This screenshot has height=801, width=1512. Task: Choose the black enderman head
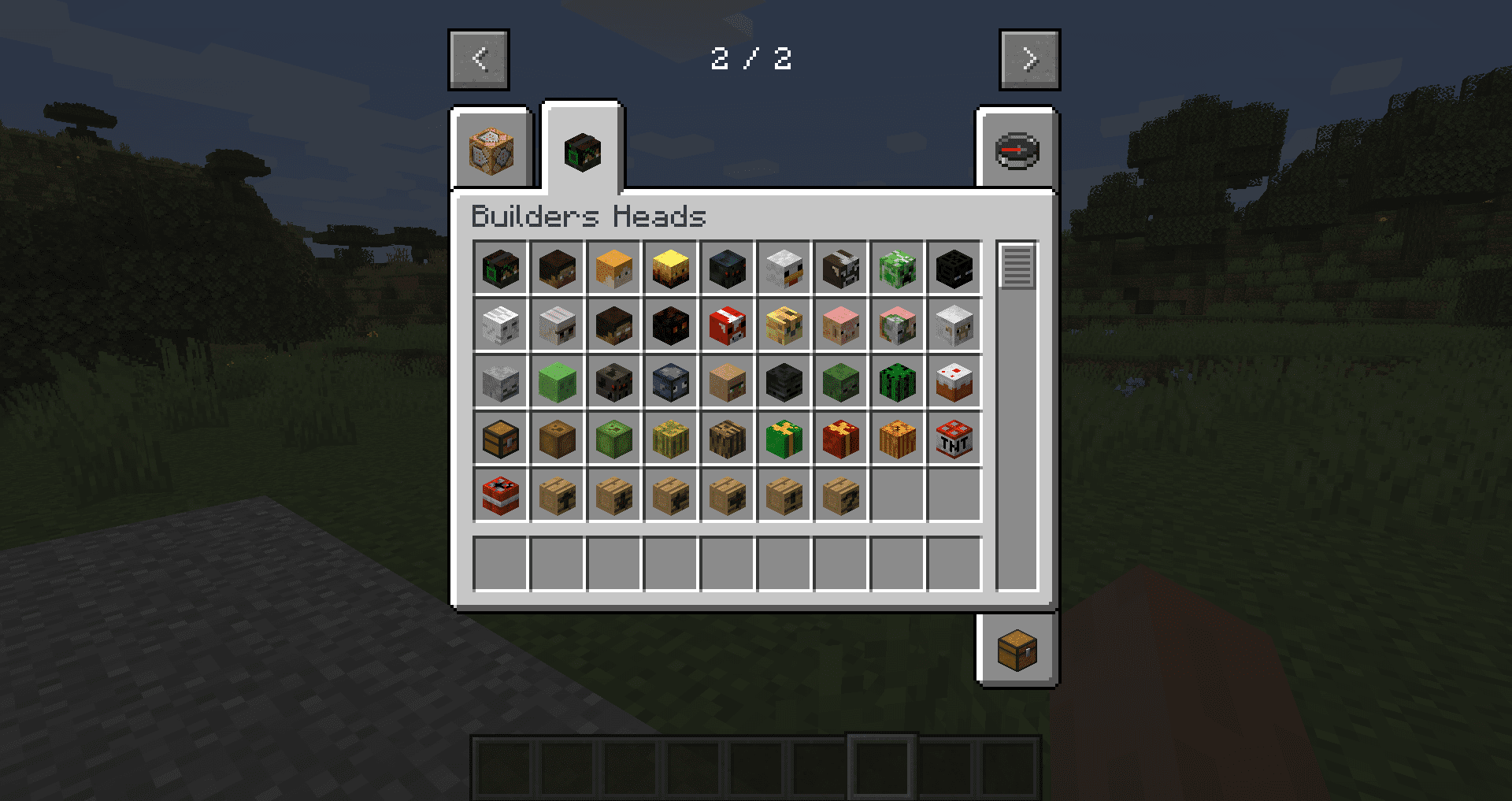tap(954, 269)
